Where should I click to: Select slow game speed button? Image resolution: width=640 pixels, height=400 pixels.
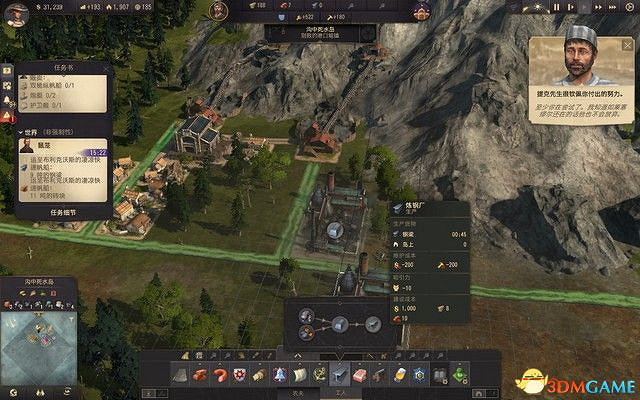click(x=569, y=7)
